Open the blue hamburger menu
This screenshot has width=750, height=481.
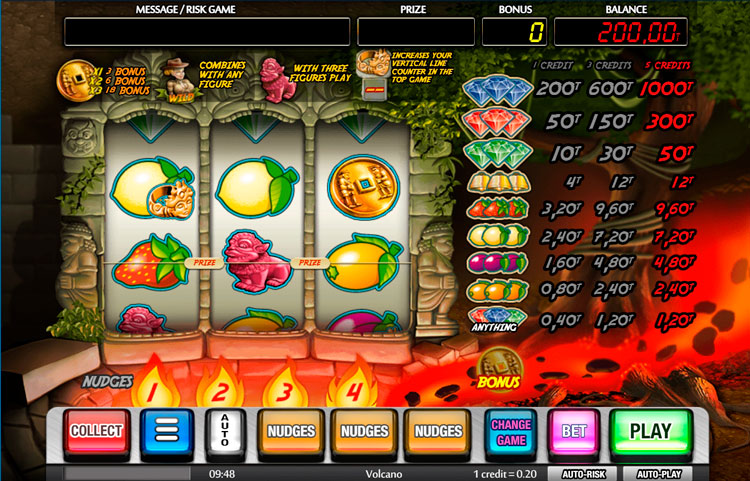pos(167,432)
